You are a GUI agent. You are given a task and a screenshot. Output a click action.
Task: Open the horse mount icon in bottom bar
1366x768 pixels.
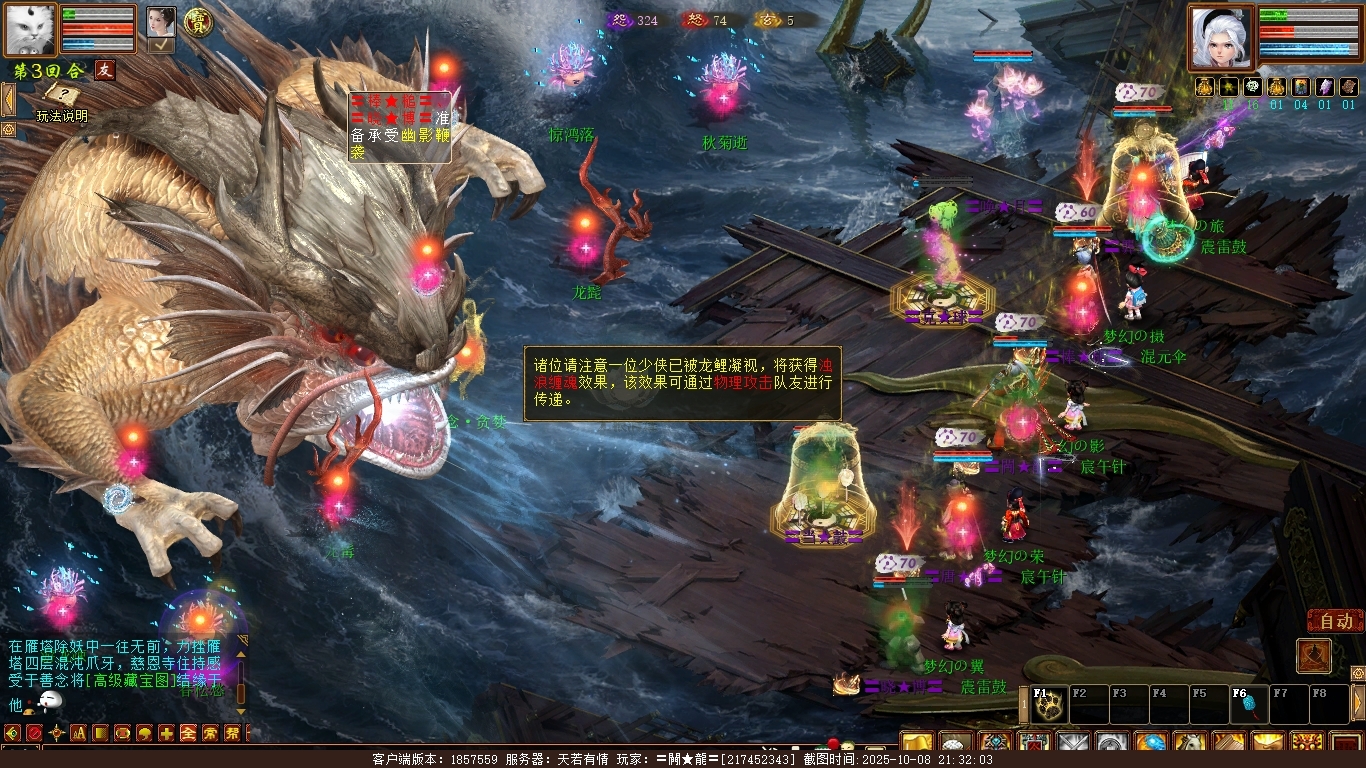[1190, 743]
